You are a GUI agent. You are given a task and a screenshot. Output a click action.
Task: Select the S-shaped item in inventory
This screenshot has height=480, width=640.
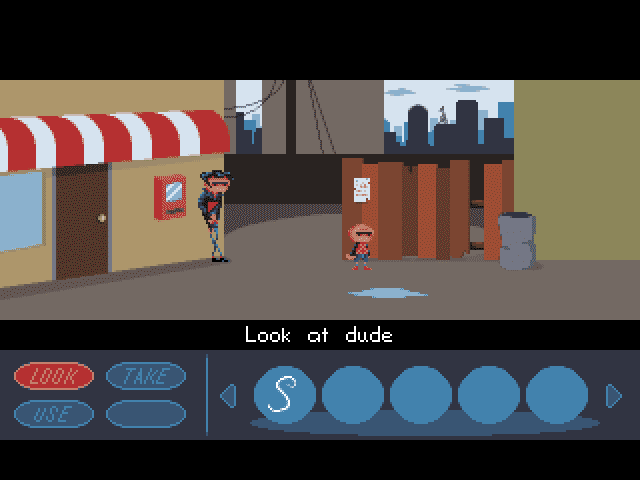click(284, 396)
